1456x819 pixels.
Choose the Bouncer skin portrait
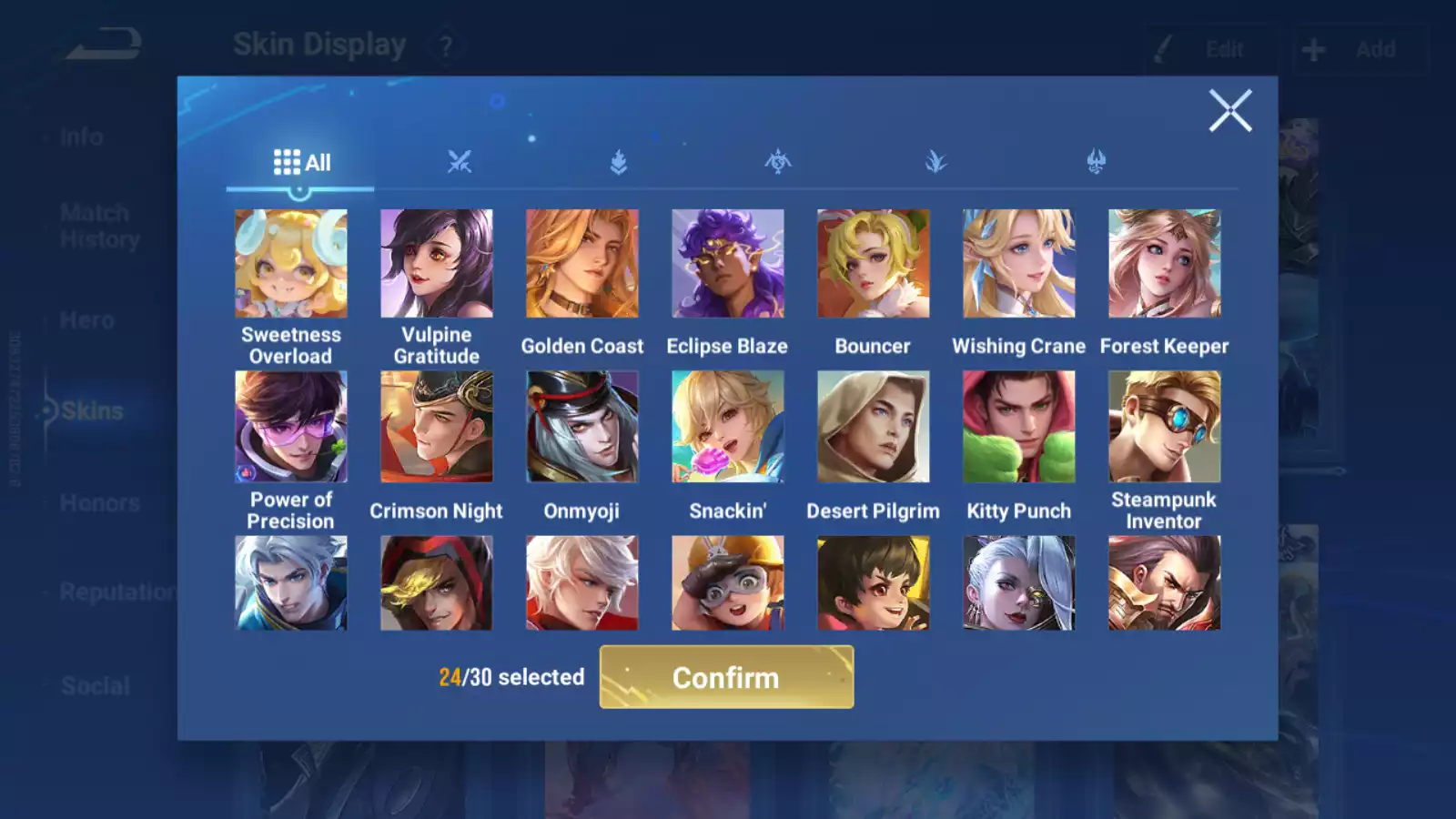[x=874, y=264]
